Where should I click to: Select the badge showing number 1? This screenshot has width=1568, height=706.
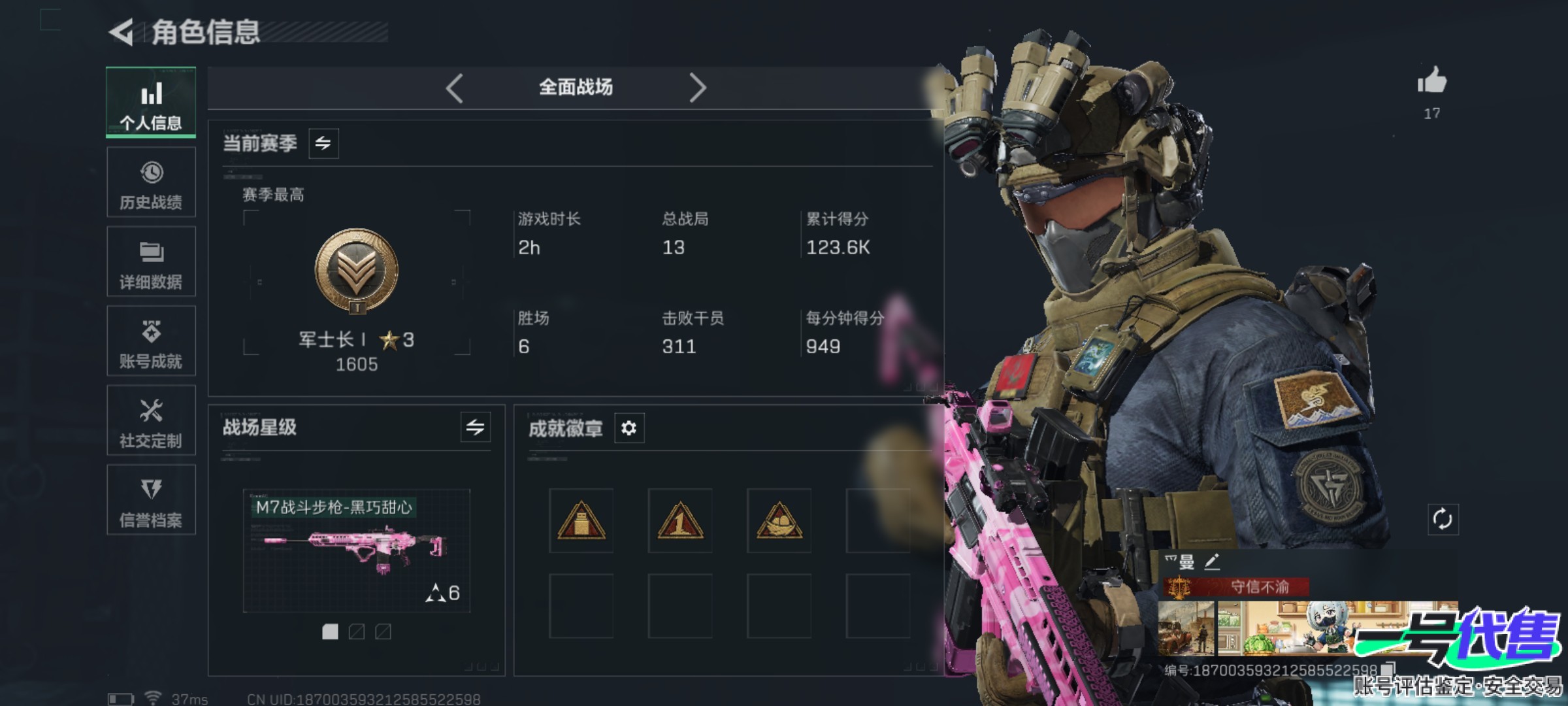pos(680,521)
